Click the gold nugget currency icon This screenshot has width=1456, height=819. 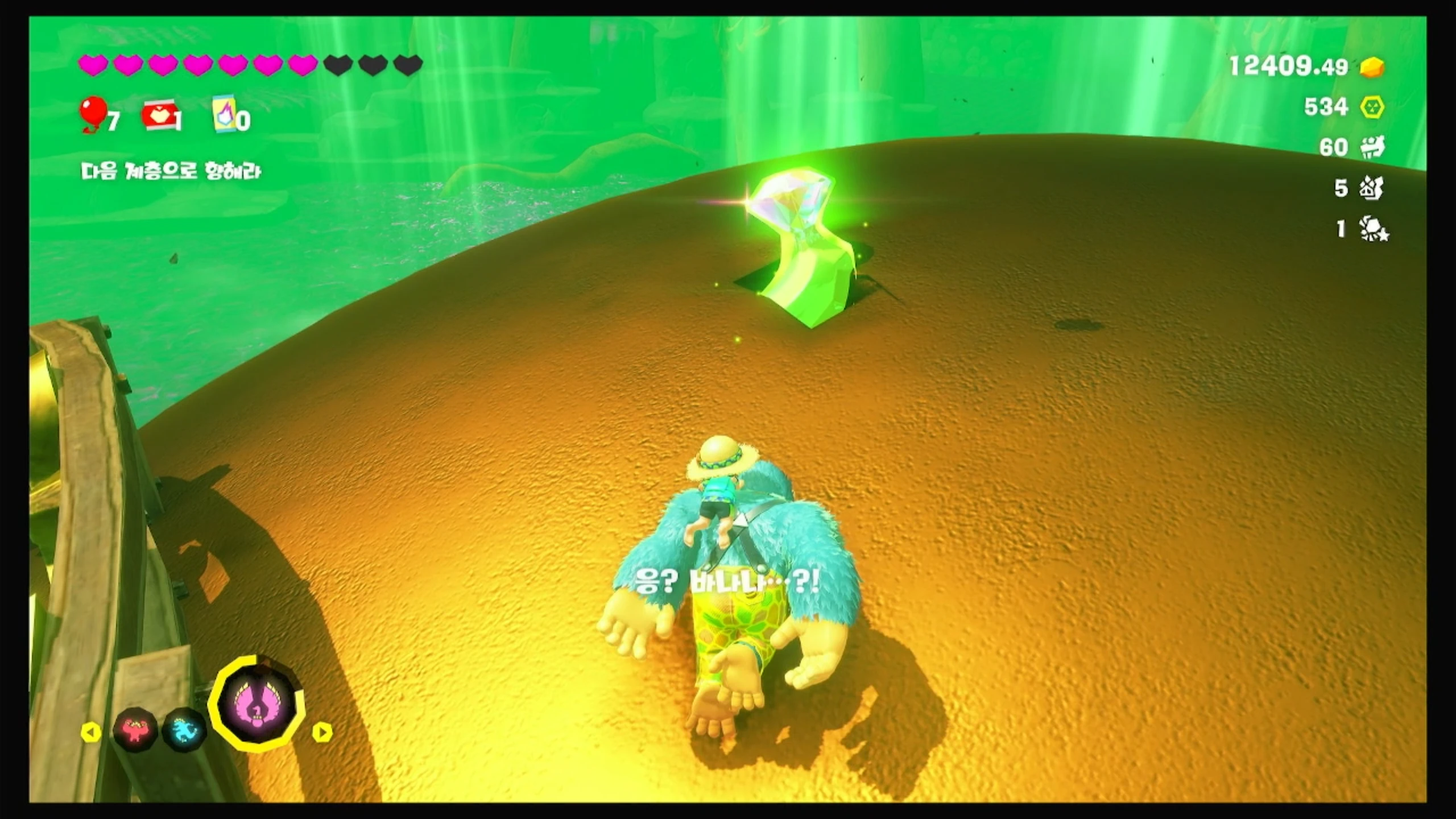(x=1372, y=68)
